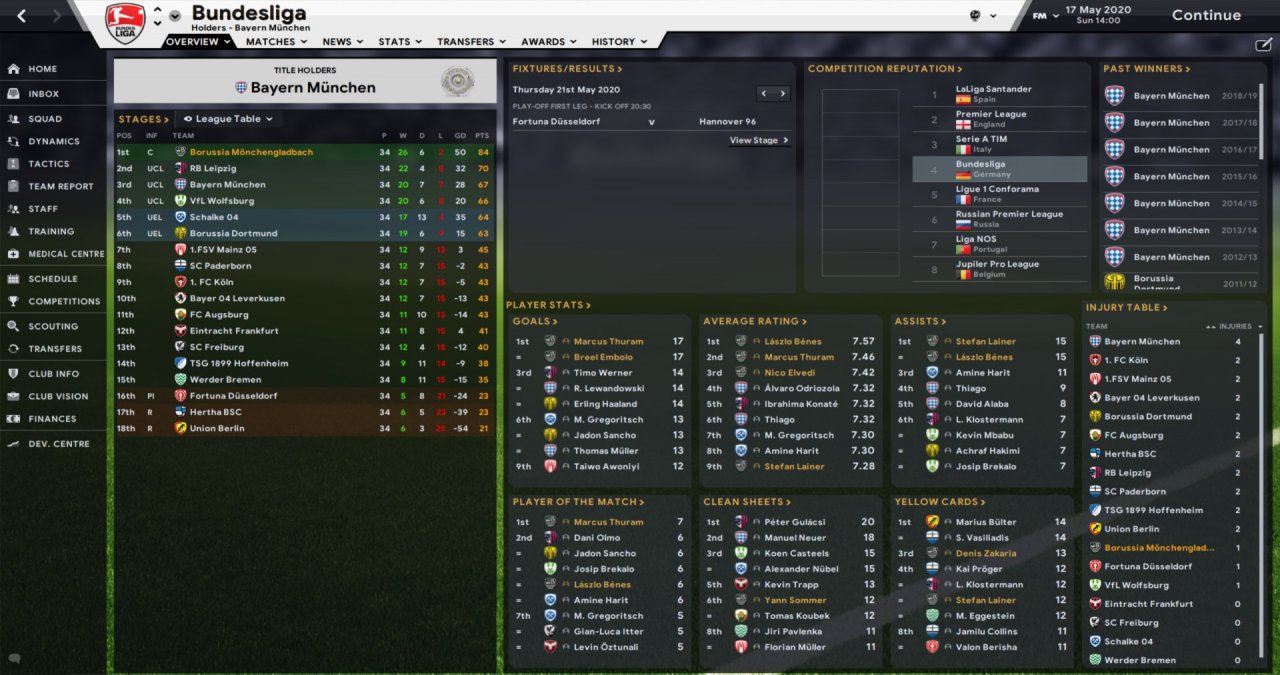Open the League Table stage dropdown
This screenshot has width=1280, height=675.
click(x=228, y=119)
